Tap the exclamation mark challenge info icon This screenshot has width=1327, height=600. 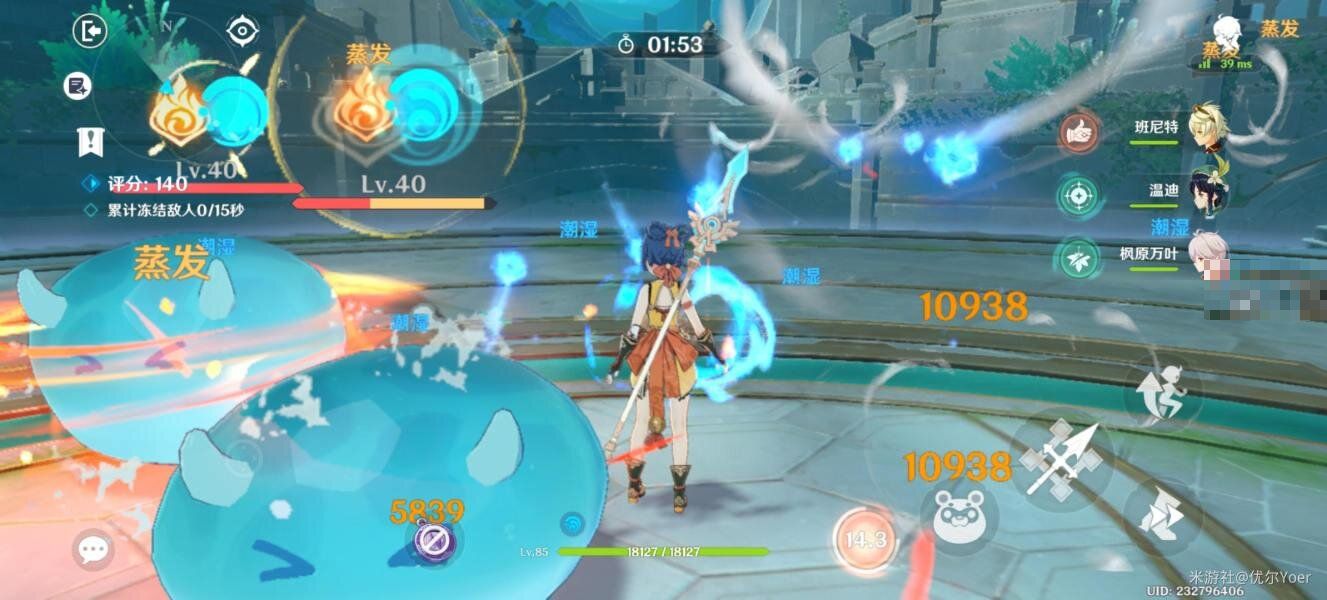pyautogui.click(x=91, y=142)
